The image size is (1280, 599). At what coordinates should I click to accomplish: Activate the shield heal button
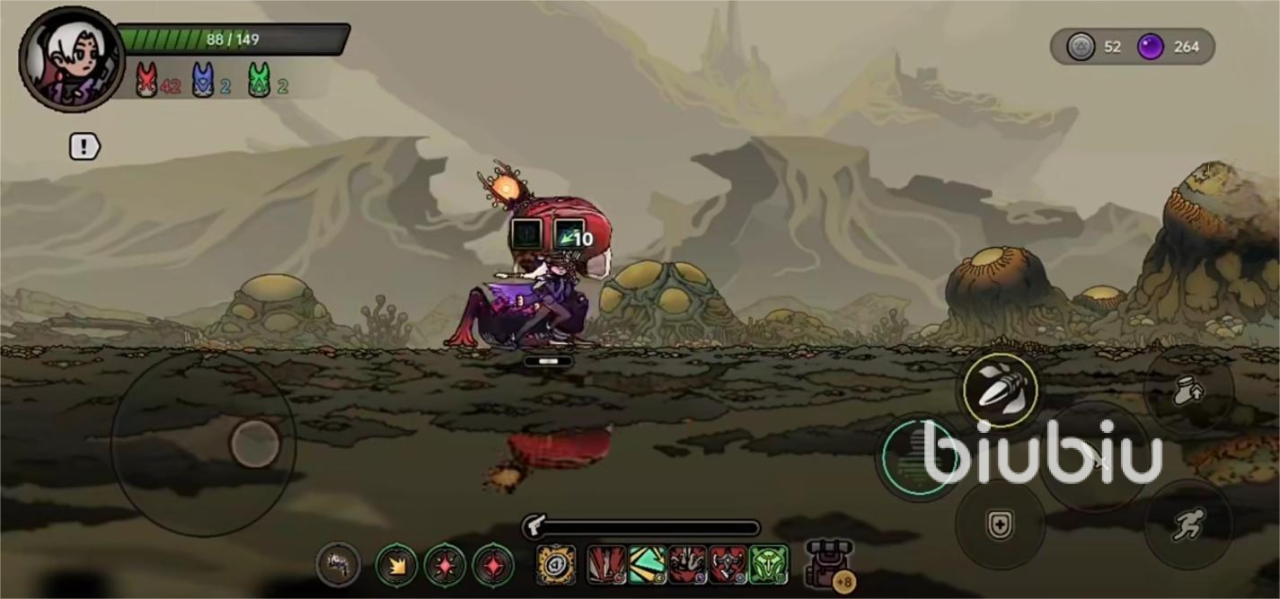[x=1000, y=525]
